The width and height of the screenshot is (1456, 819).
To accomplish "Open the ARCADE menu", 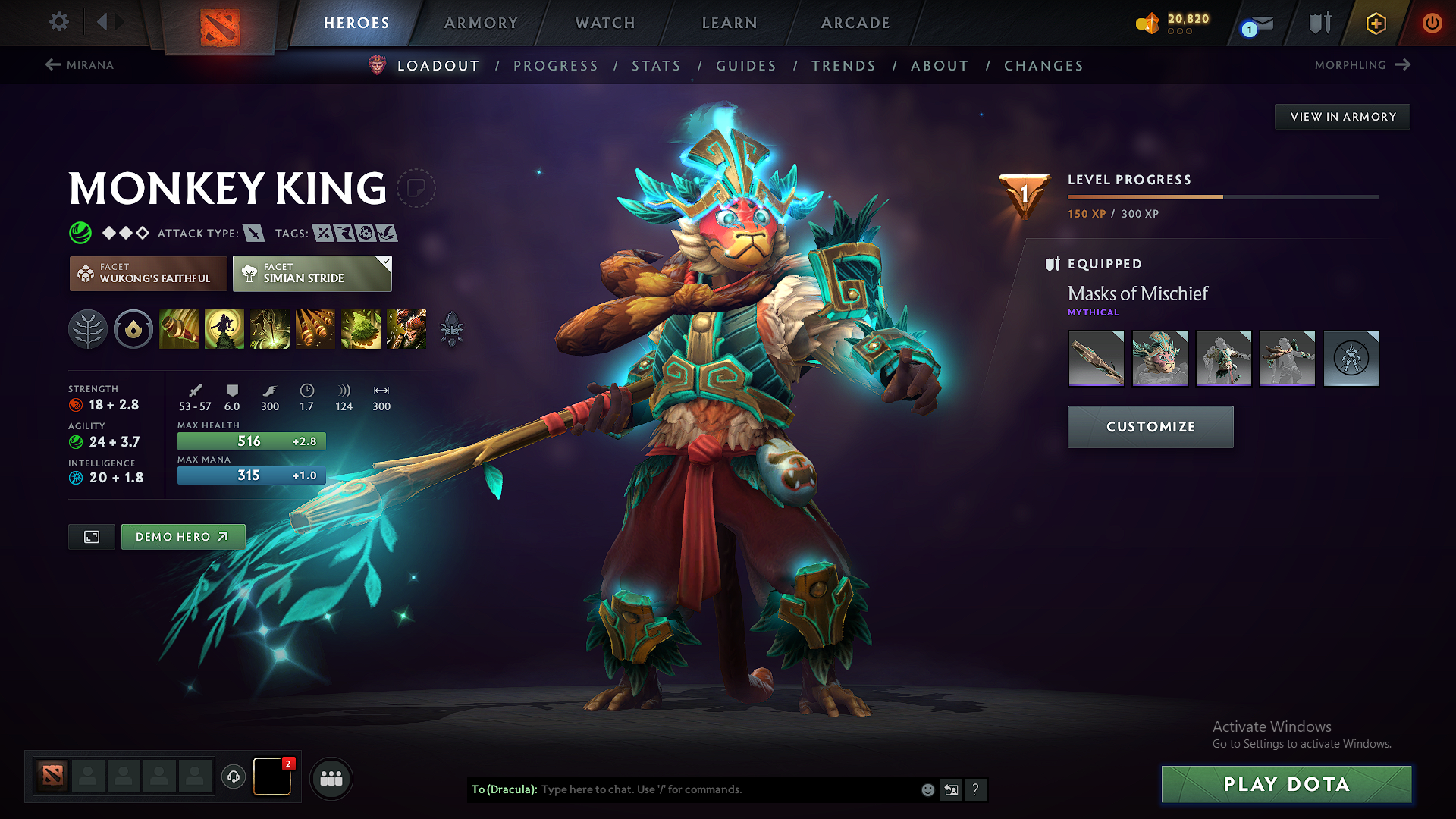I will click(x=855, y=23).
